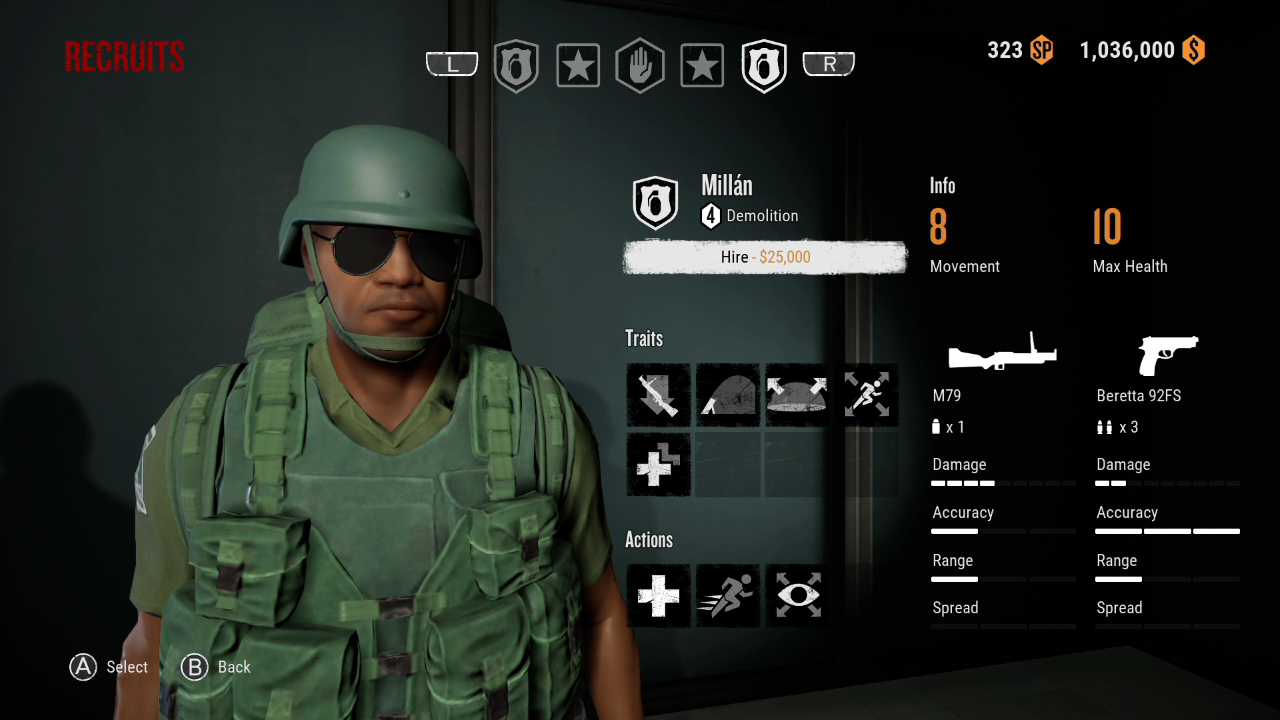Select the Sprint action icon
This screenshot has height=720, width=1280.
tap(727, 596)
